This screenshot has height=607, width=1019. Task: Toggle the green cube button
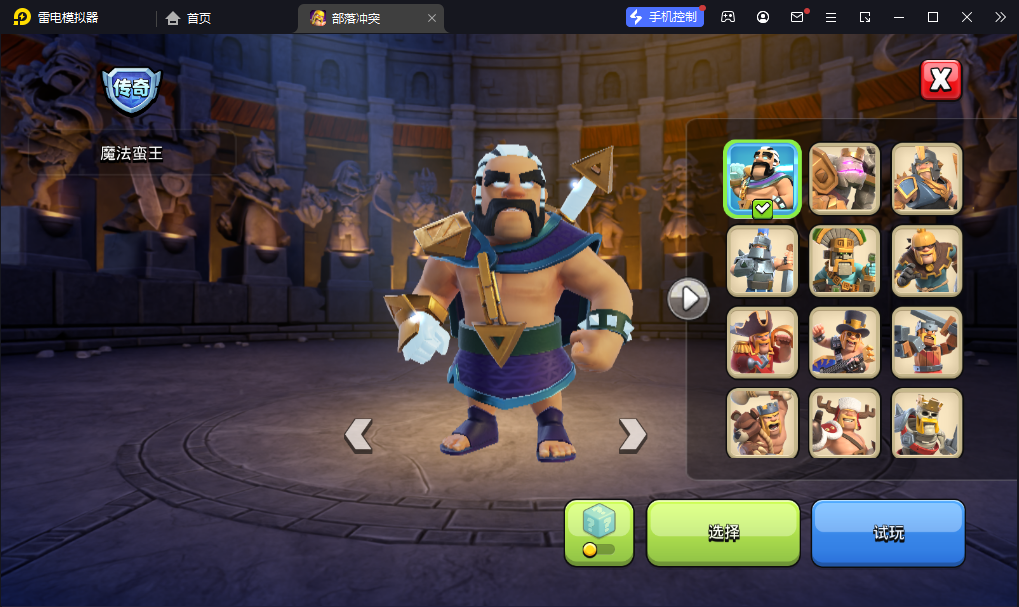tap(599, 532)
